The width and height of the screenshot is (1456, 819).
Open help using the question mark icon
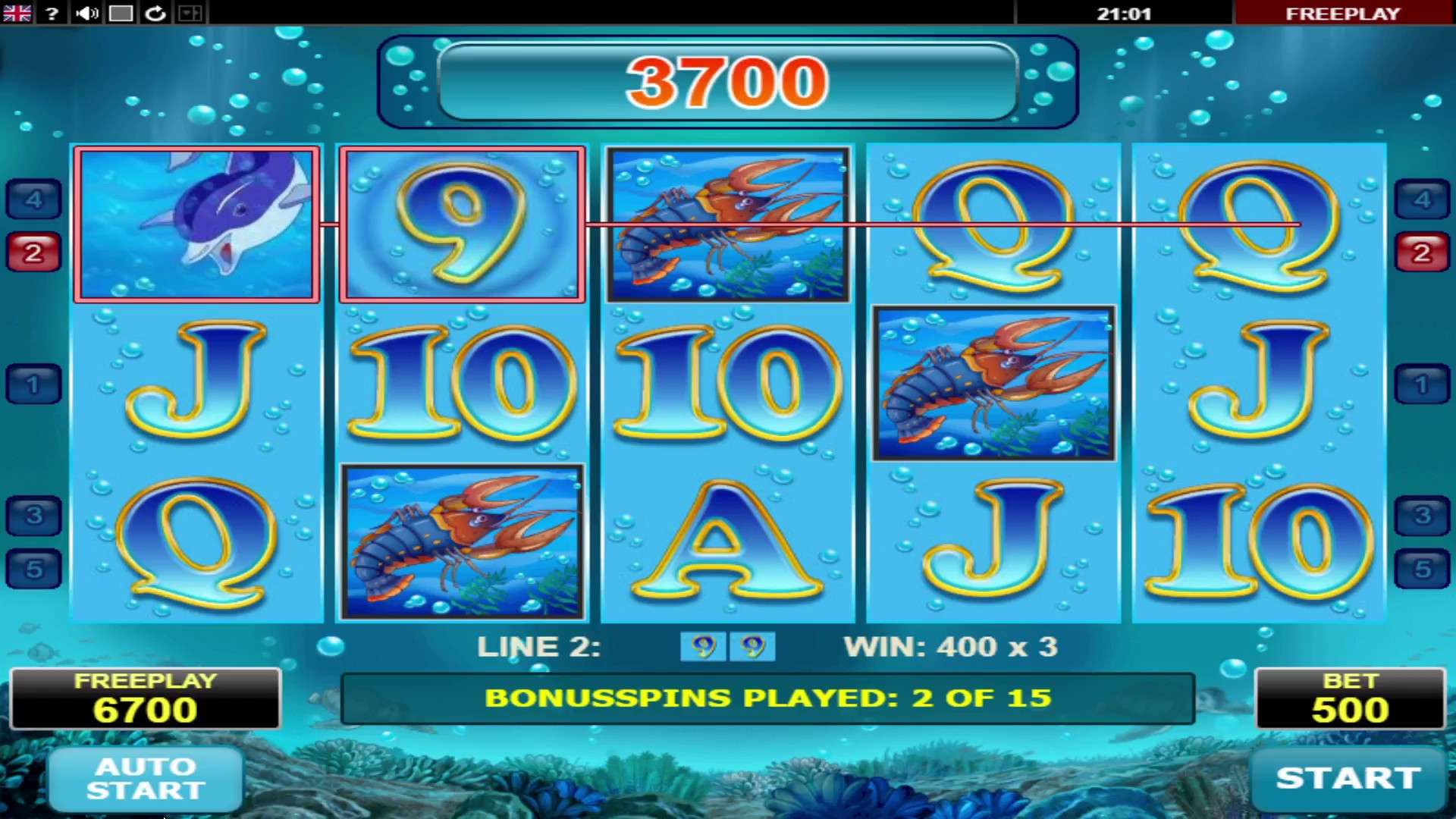pyautogui.click(x=51, y=13)
